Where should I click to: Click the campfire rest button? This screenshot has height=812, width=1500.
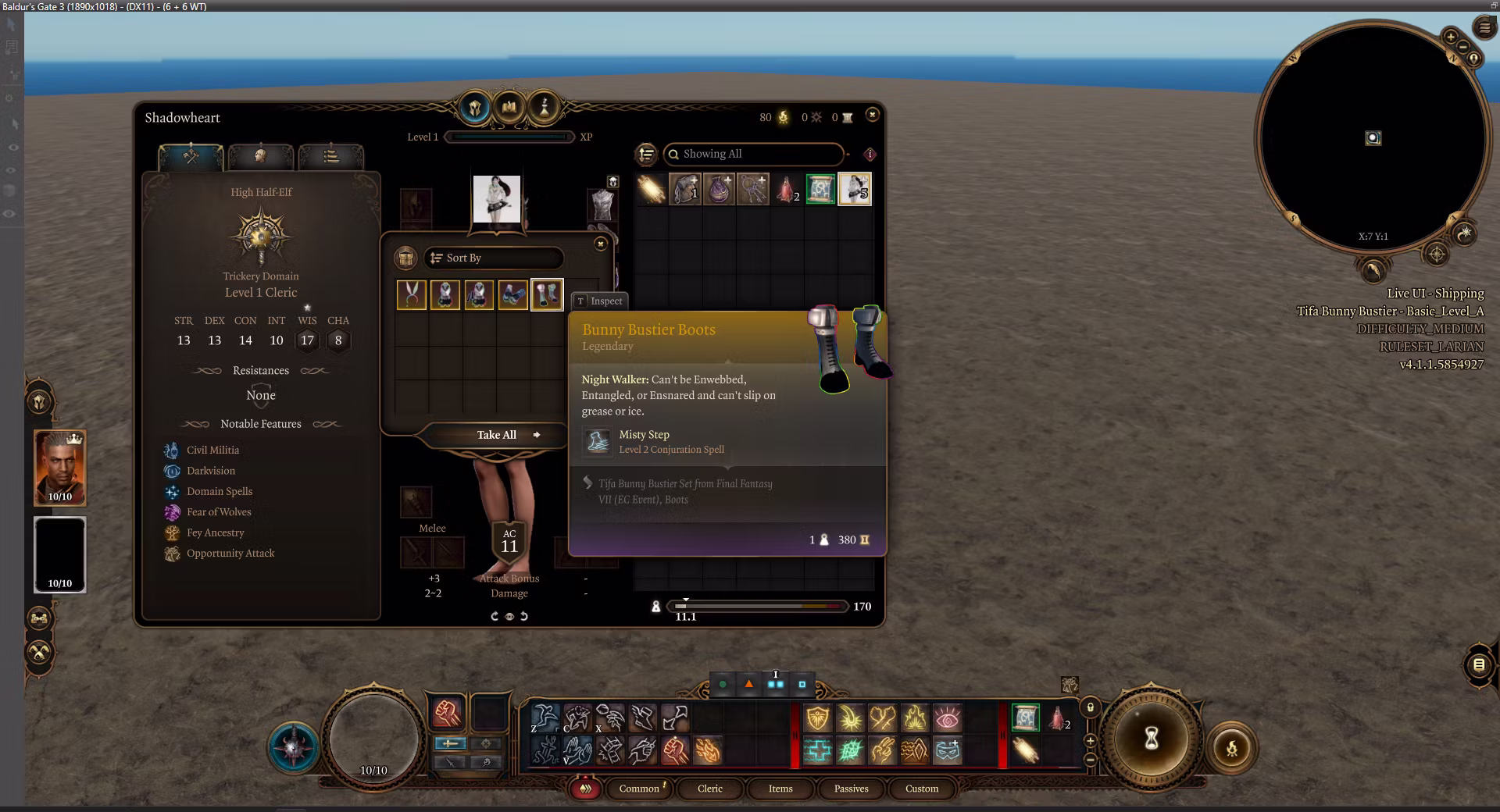[1231, 749]
